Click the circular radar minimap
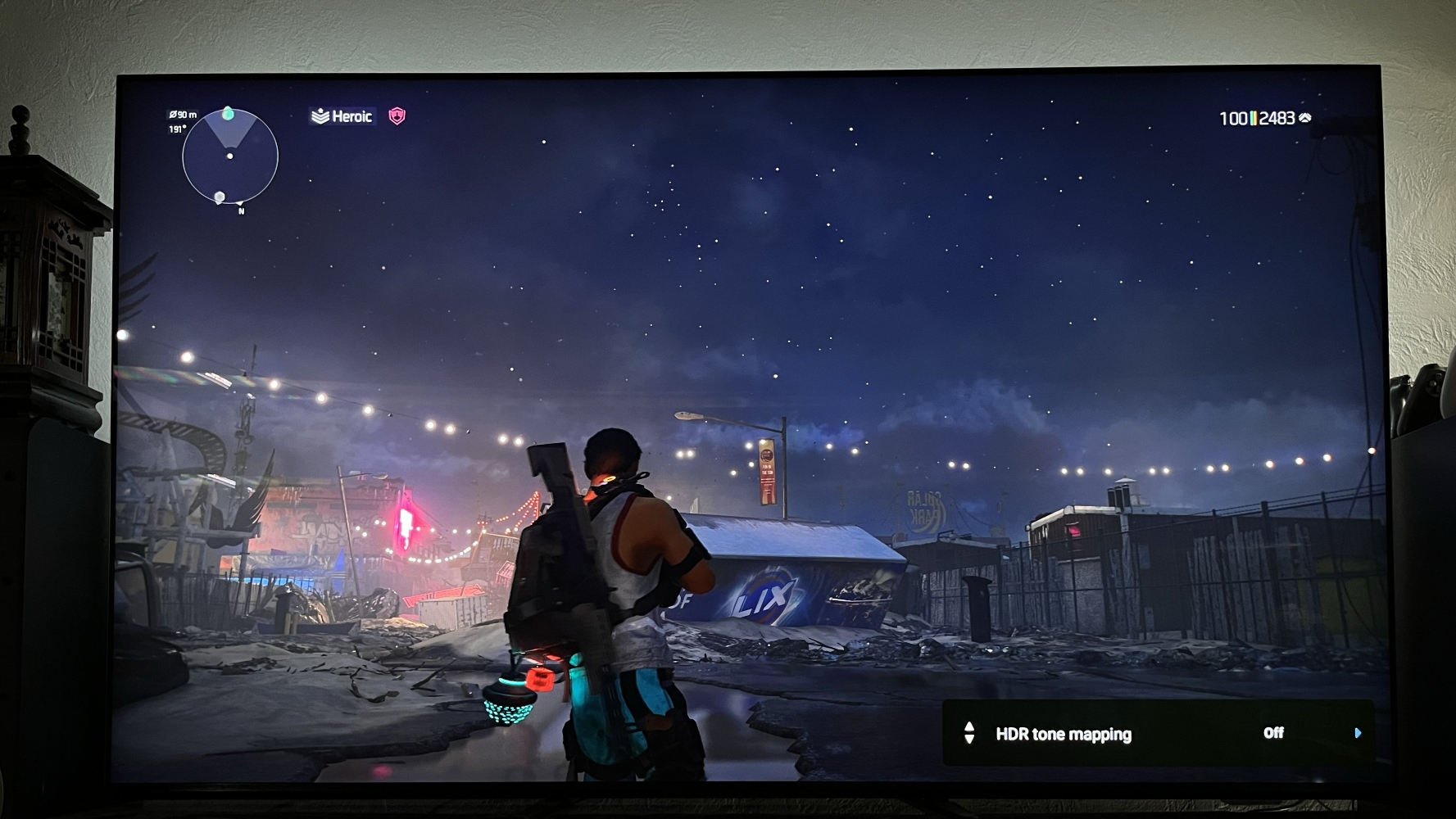1456x819 pixels. tap(230, 156)
